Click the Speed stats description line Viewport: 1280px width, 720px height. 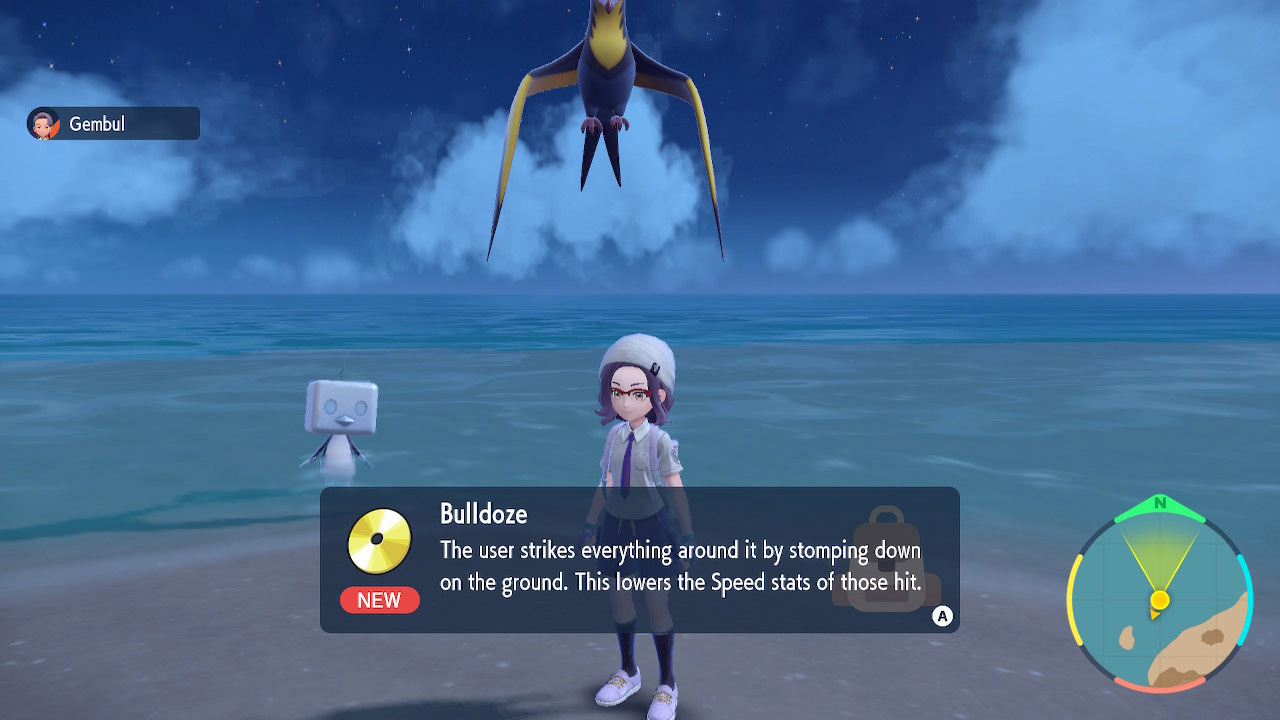(x=678, y=581)
